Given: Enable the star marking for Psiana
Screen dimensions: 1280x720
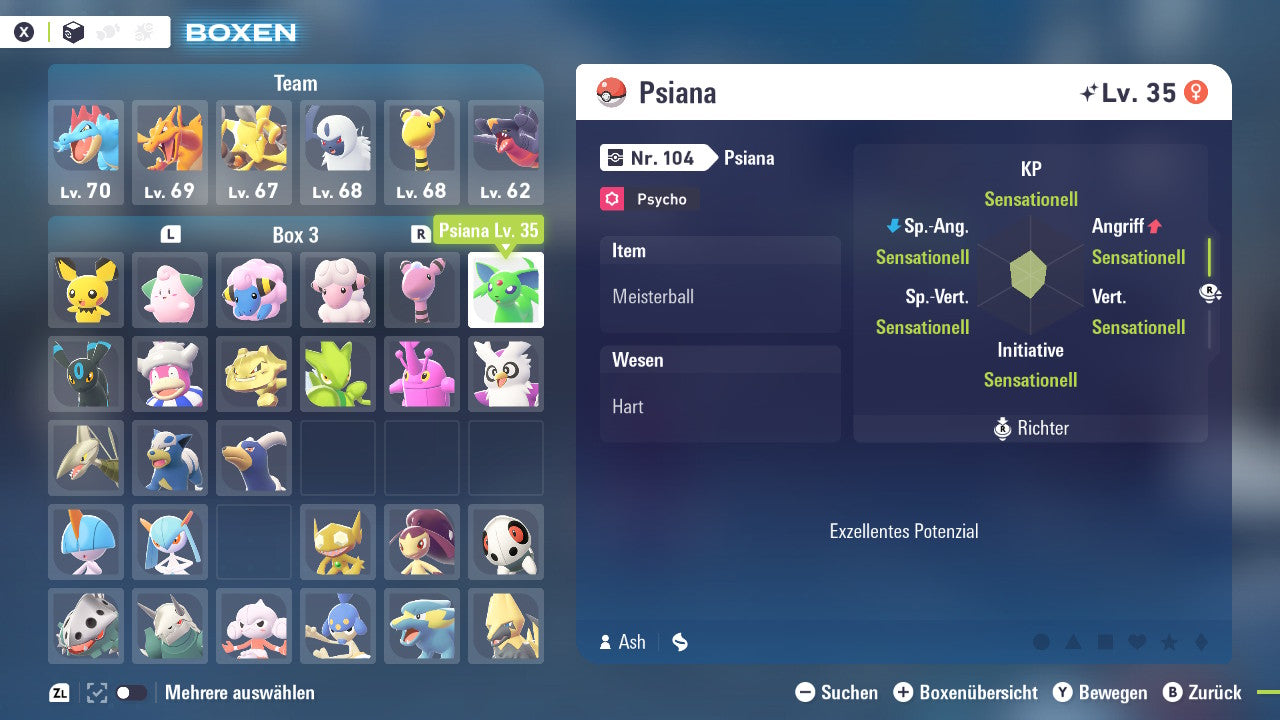Looking at the screenshot, I should coord(1169,643).
